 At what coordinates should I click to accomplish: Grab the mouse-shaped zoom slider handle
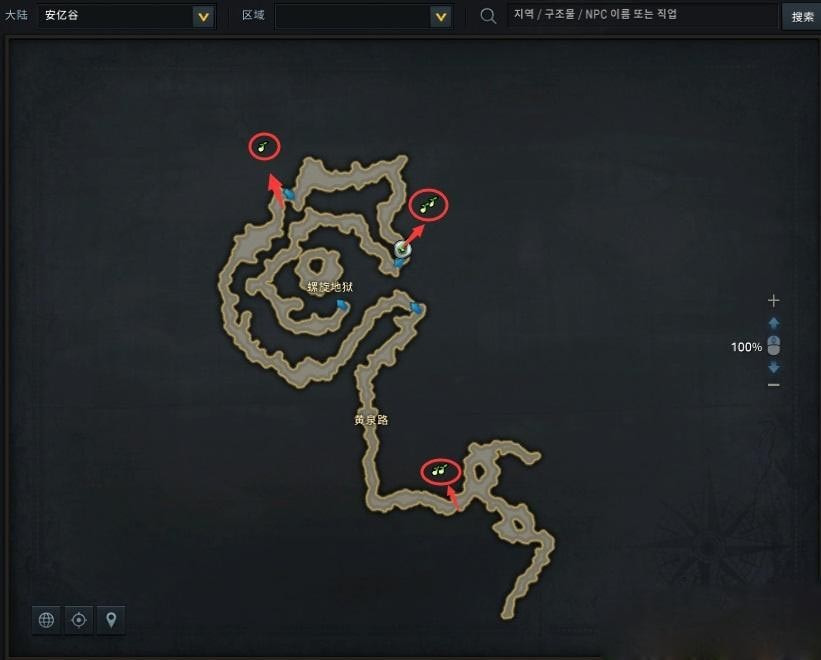(773, 345)
